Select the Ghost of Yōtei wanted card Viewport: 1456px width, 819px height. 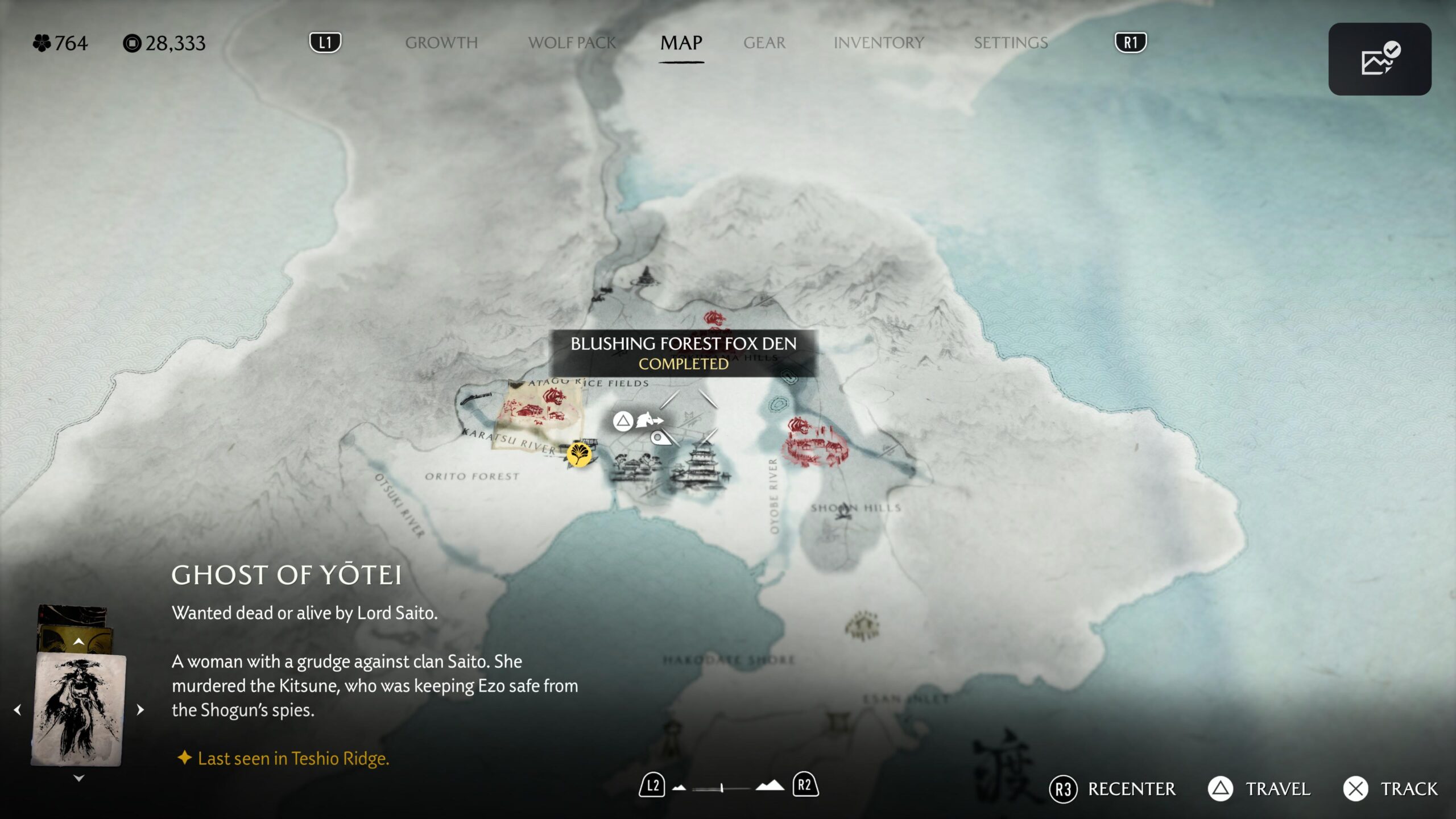tap(78, 709)
